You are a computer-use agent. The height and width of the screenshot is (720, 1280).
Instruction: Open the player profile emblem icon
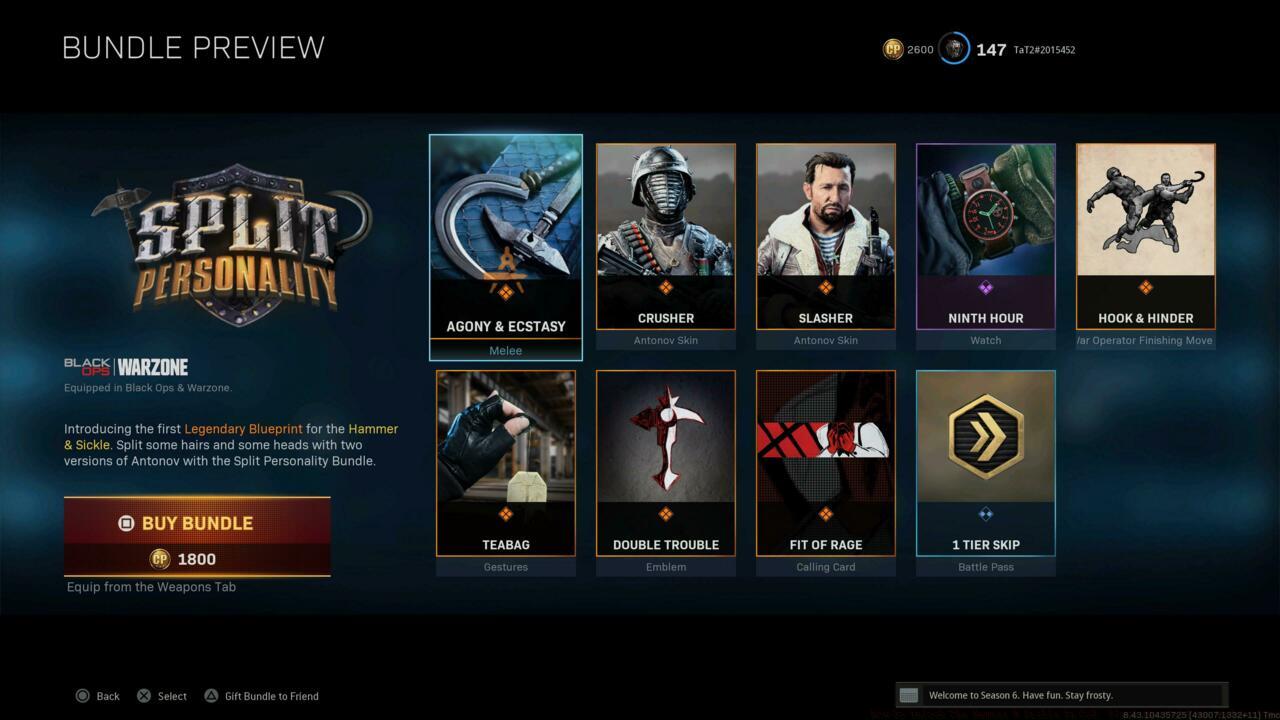[x=953, y=49]
